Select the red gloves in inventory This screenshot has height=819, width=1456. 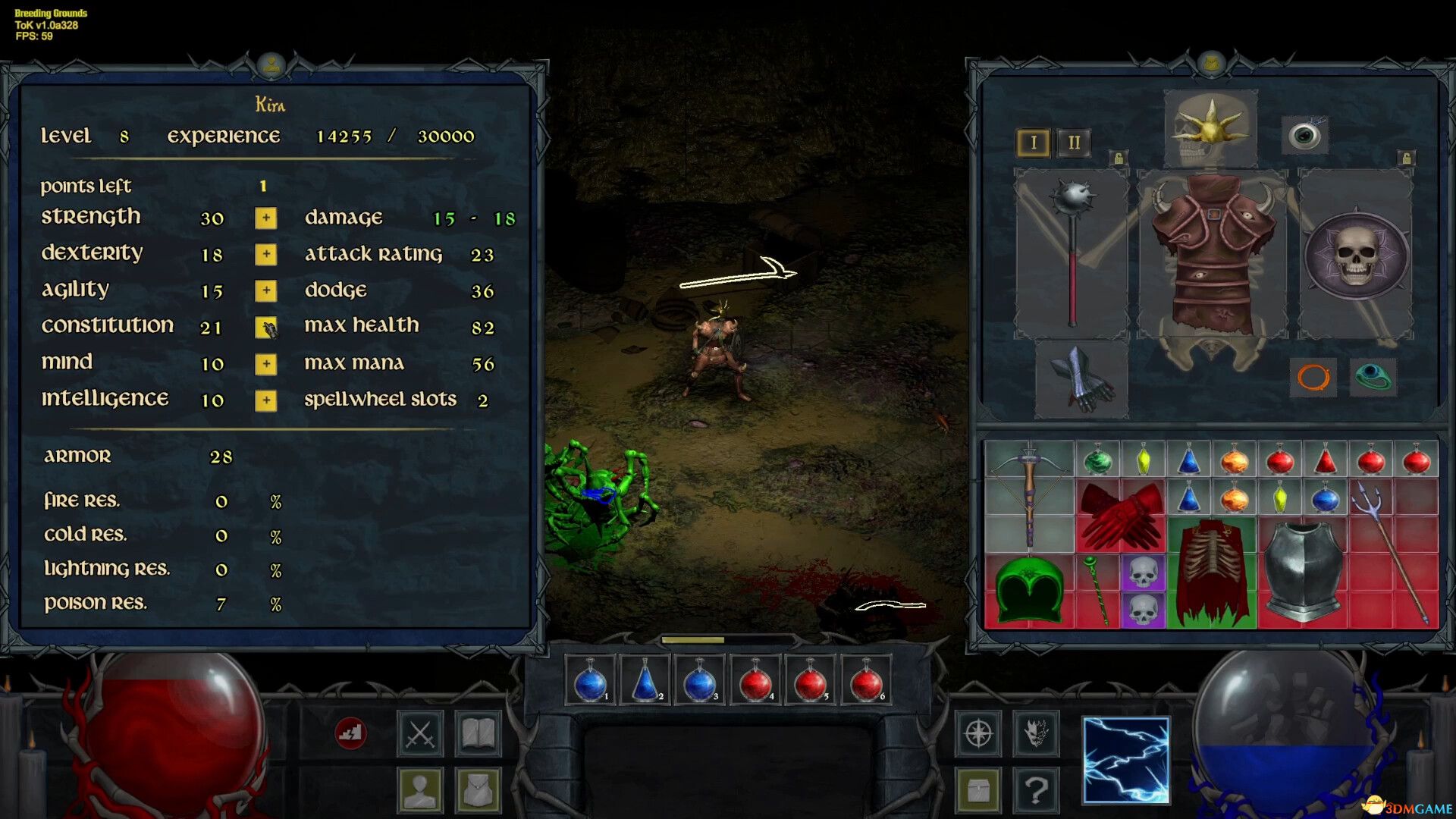pos(1120,516)
